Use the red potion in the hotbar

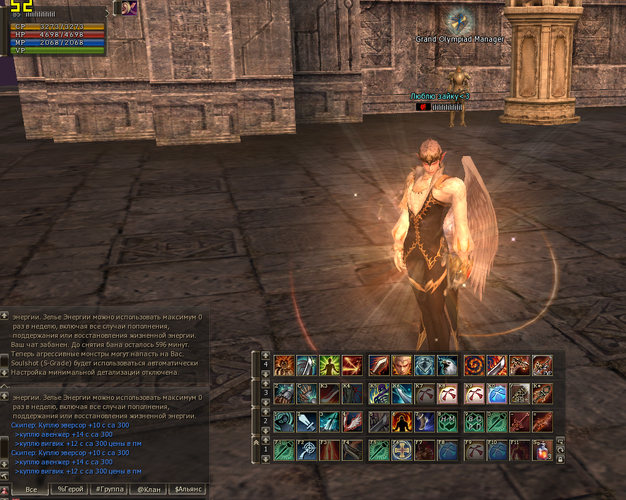click(542, 451)
